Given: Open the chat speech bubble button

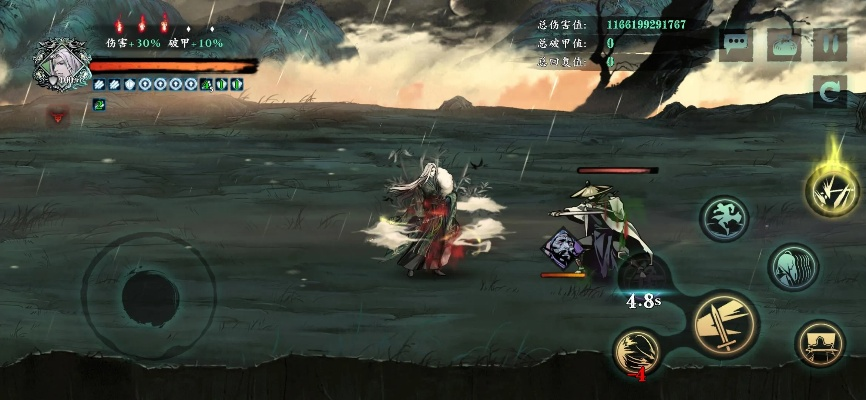Looking at the screenshot, I should tap(736, 44).
